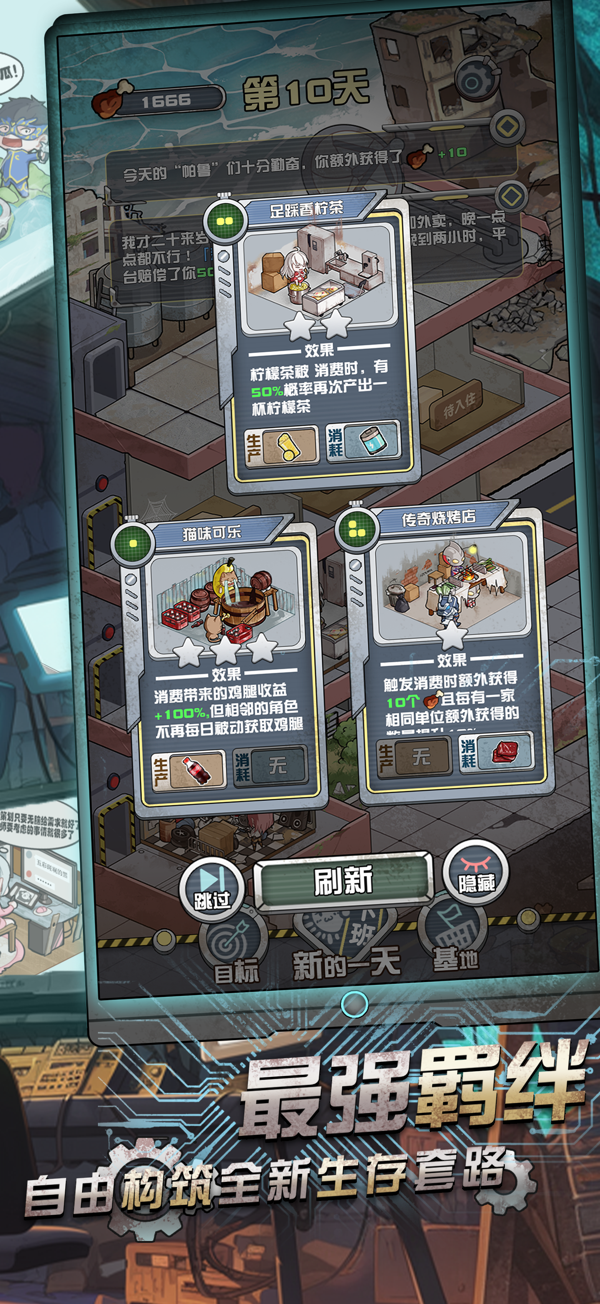Click the 刷新 refresh button
Screen dimensions: 600x1304
343,881
